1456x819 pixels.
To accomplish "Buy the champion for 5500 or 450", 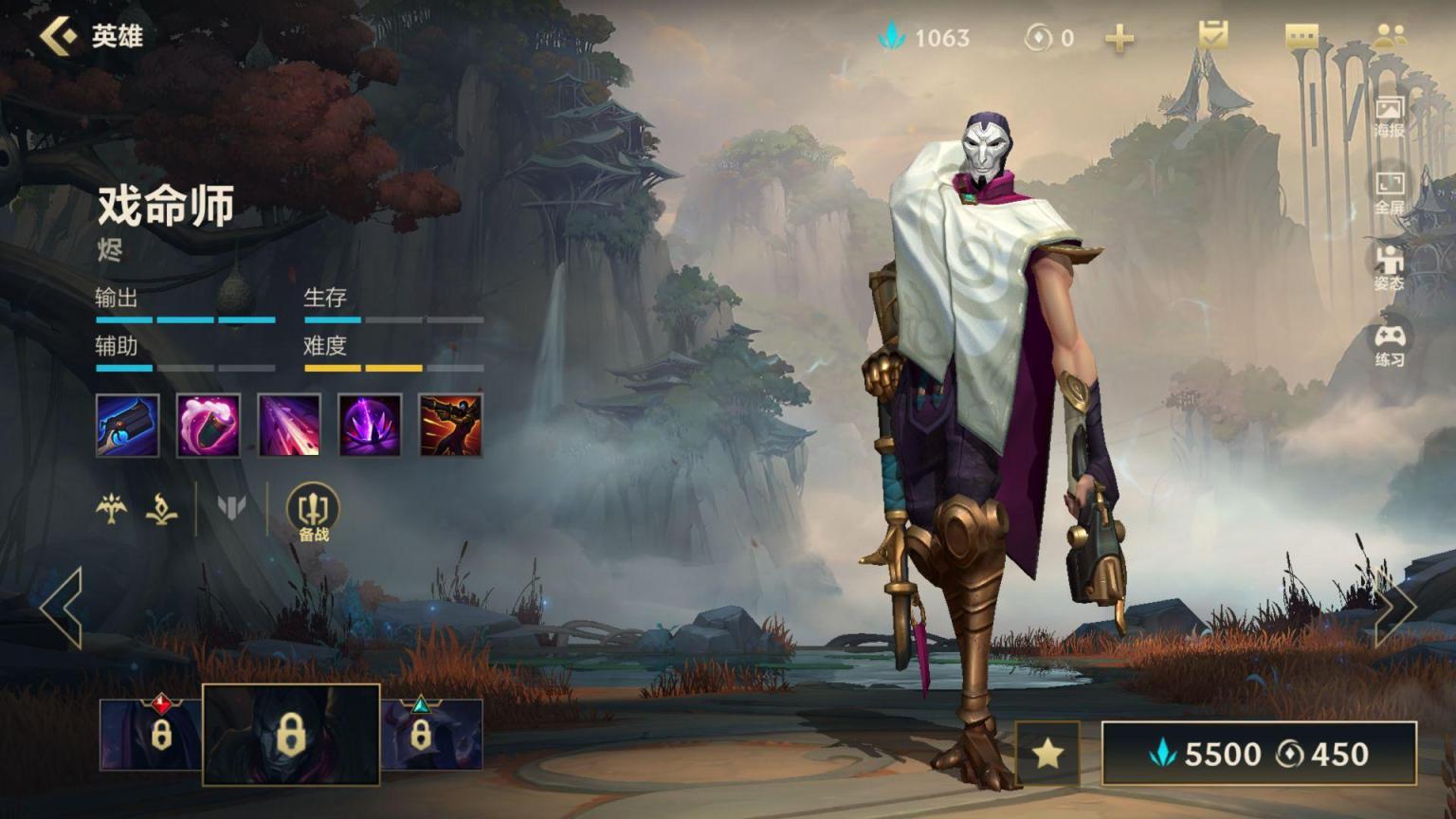I will (1259, 754).
